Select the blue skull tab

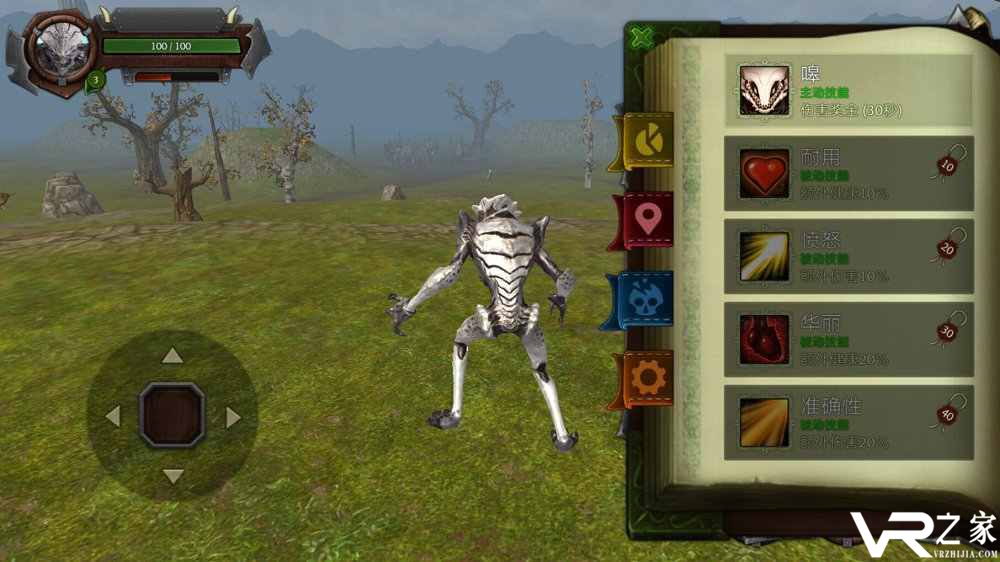tap(645, 299)
